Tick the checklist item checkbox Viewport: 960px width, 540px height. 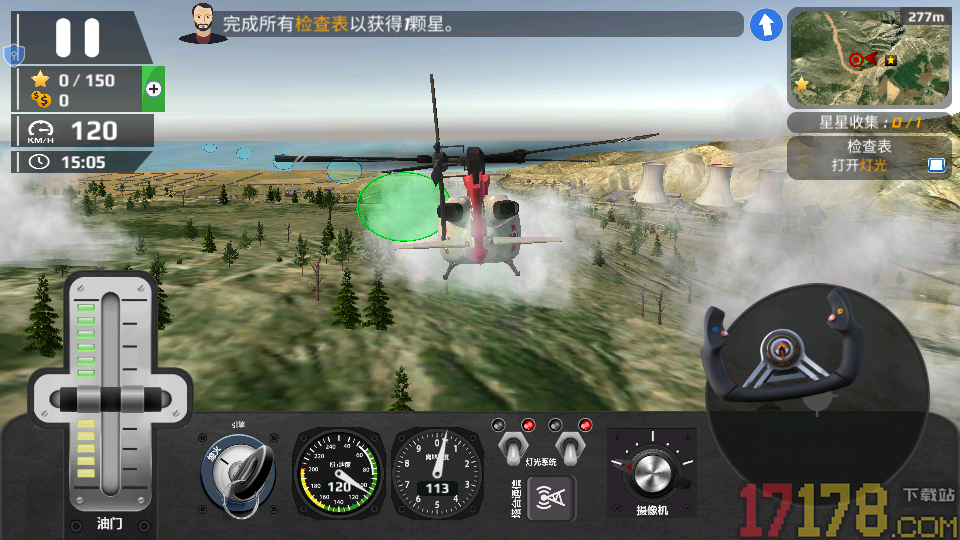click(936, 165)
